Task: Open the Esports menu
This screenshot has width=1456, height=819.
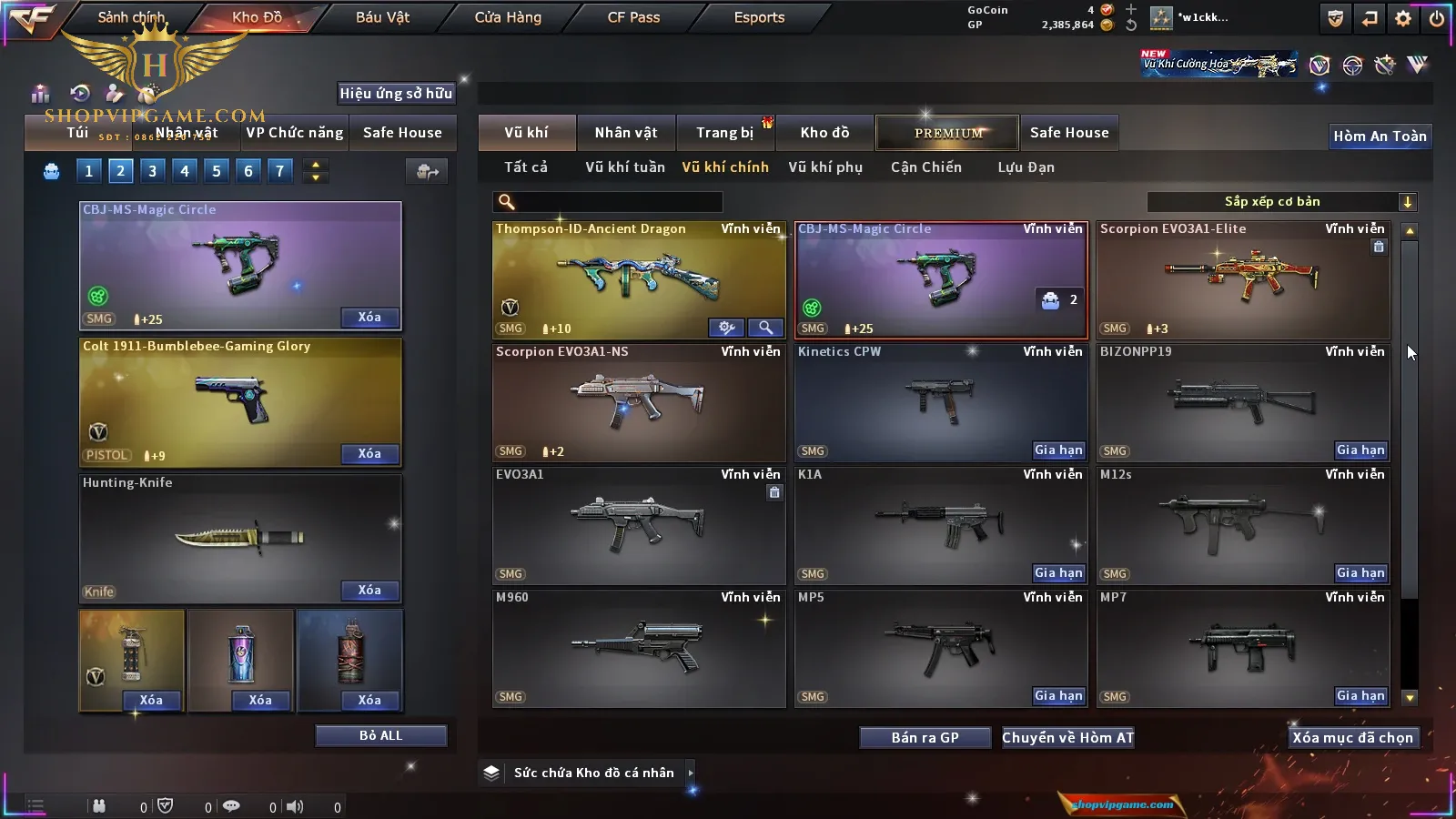Action: (759, 17)
